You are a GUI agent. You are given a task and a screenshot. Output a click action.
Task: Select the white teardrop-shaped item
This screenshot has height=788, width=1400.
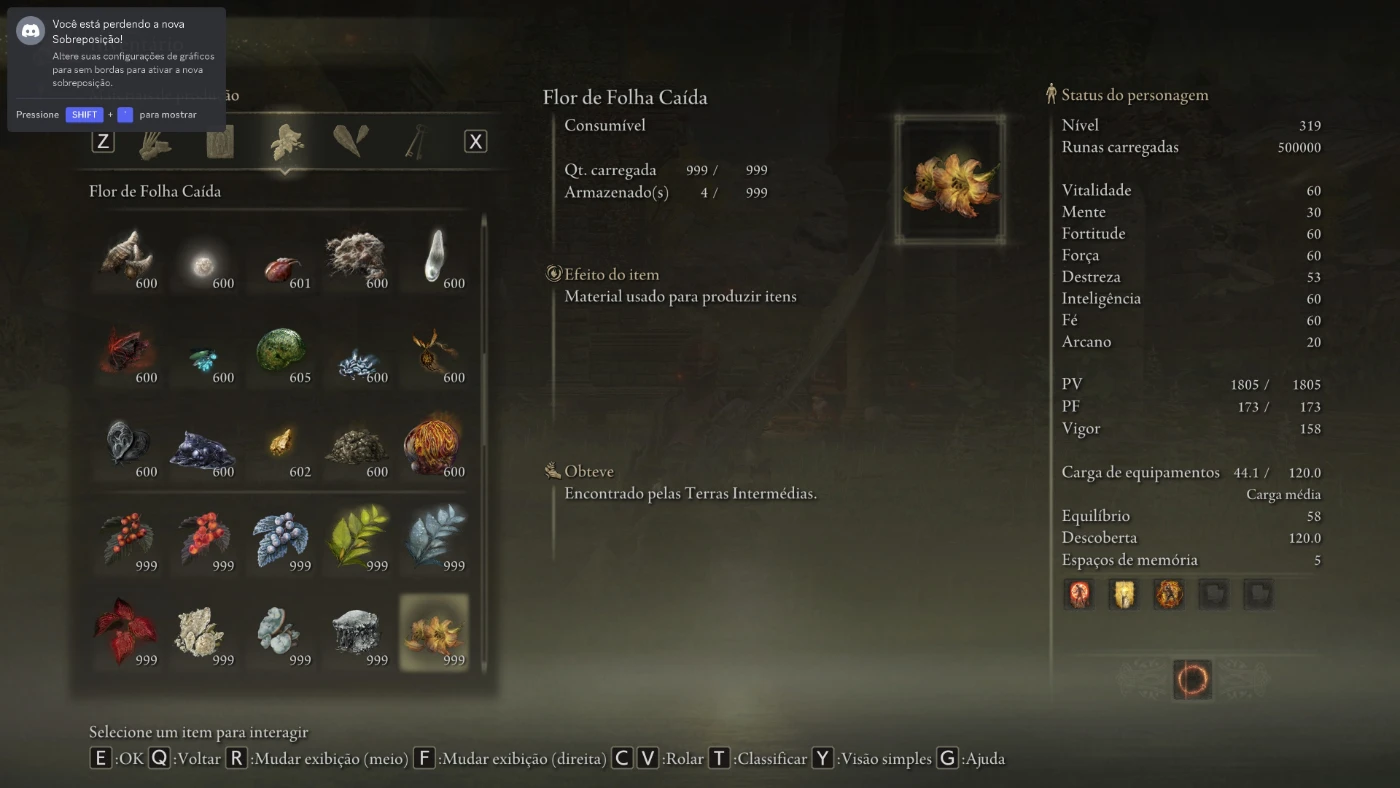[x=434, y=257]
